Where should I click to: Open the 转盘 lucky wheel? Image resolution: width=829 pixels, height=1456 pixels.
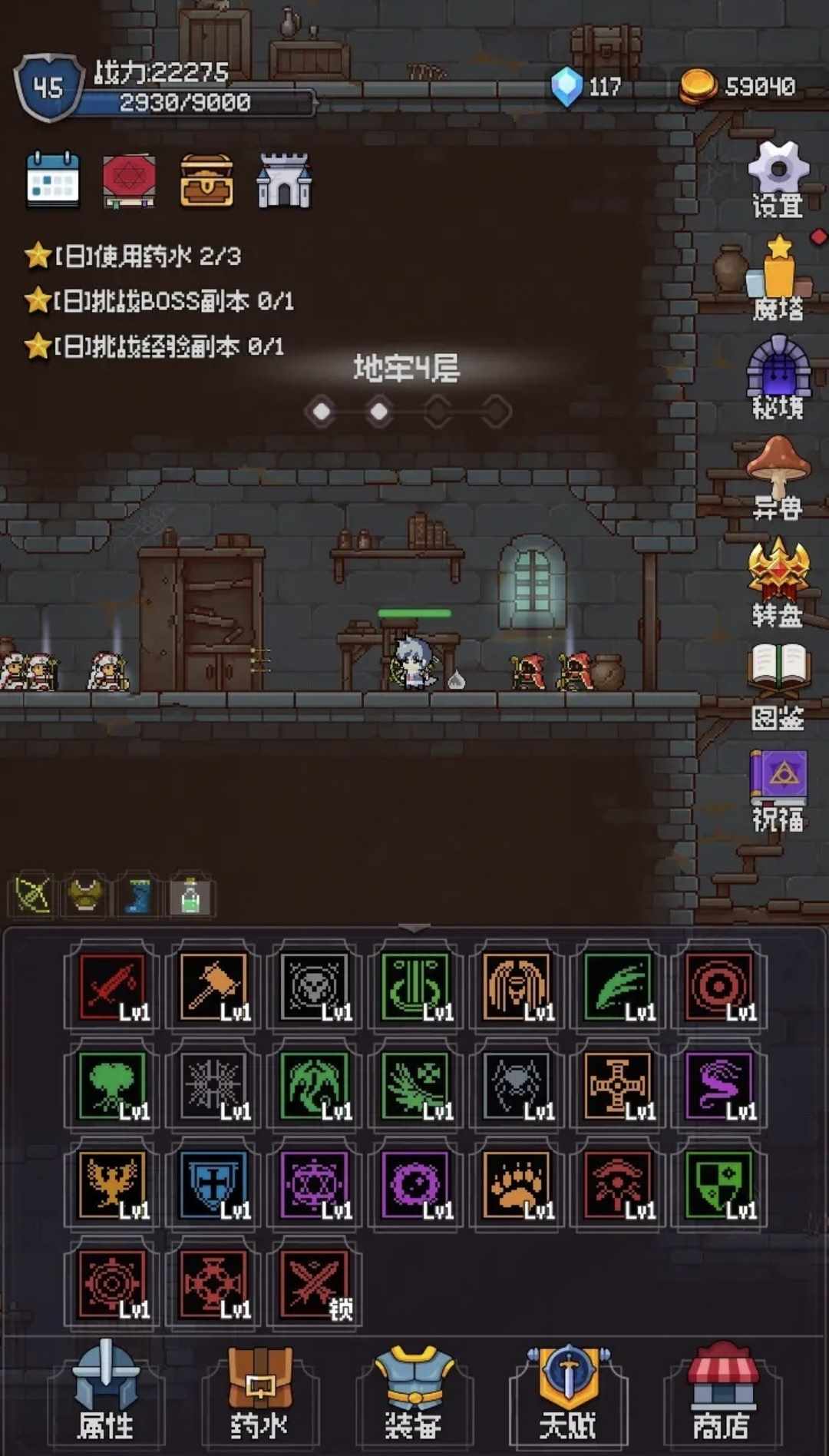coord(778,582)
